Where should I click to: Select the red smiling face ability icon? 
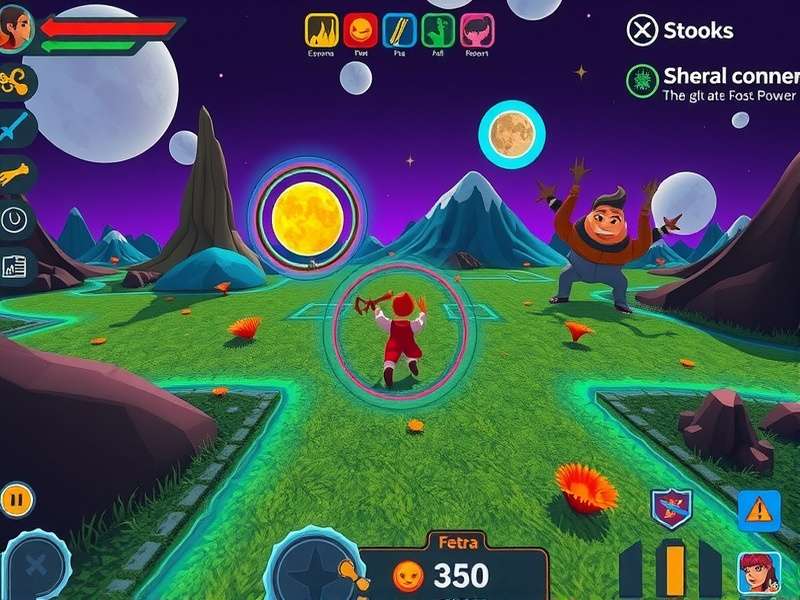pyautogui.click(x=360, y=31)
